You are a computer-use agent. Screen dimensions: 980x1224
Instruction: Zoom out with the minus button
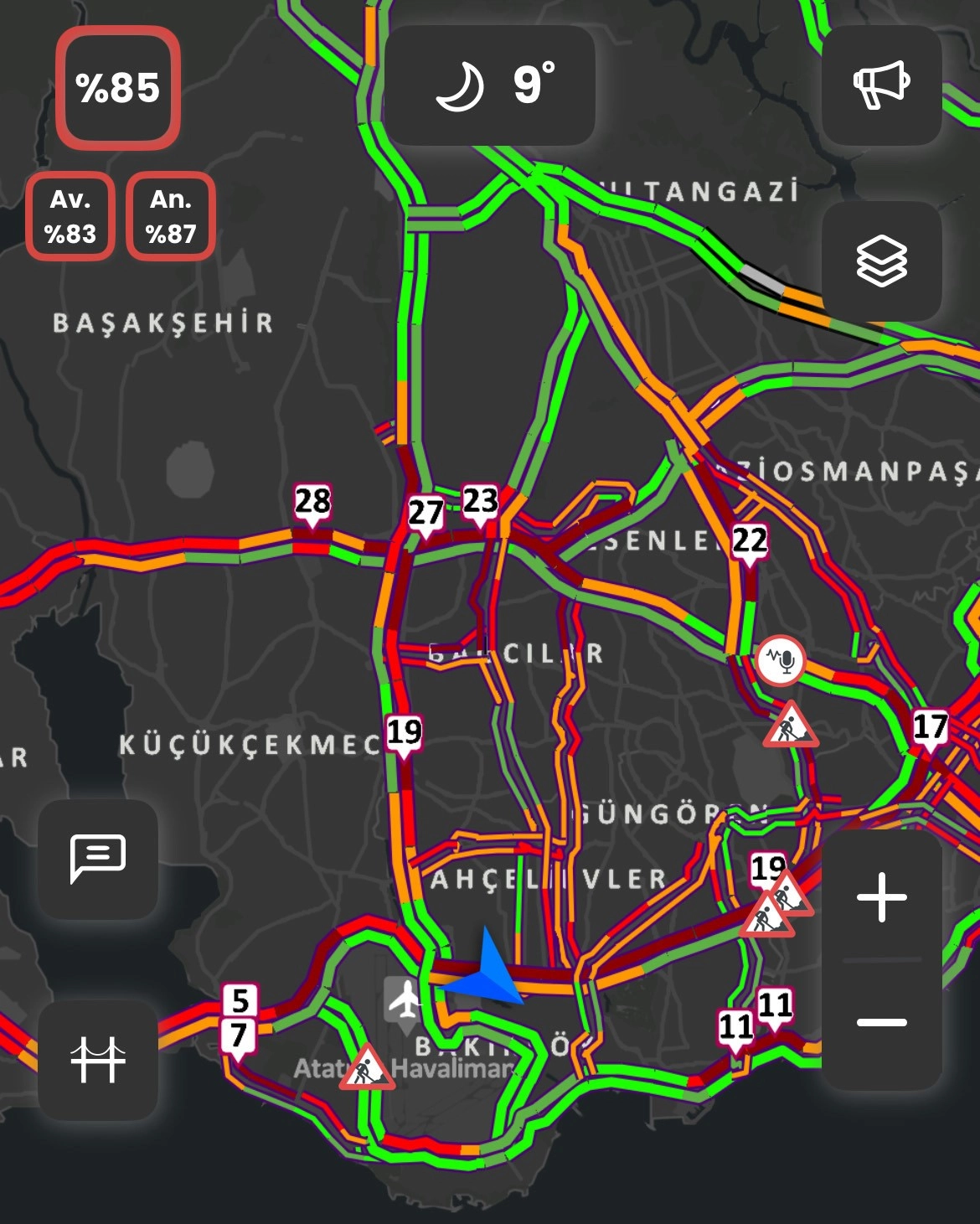(x=881, y=1022)
